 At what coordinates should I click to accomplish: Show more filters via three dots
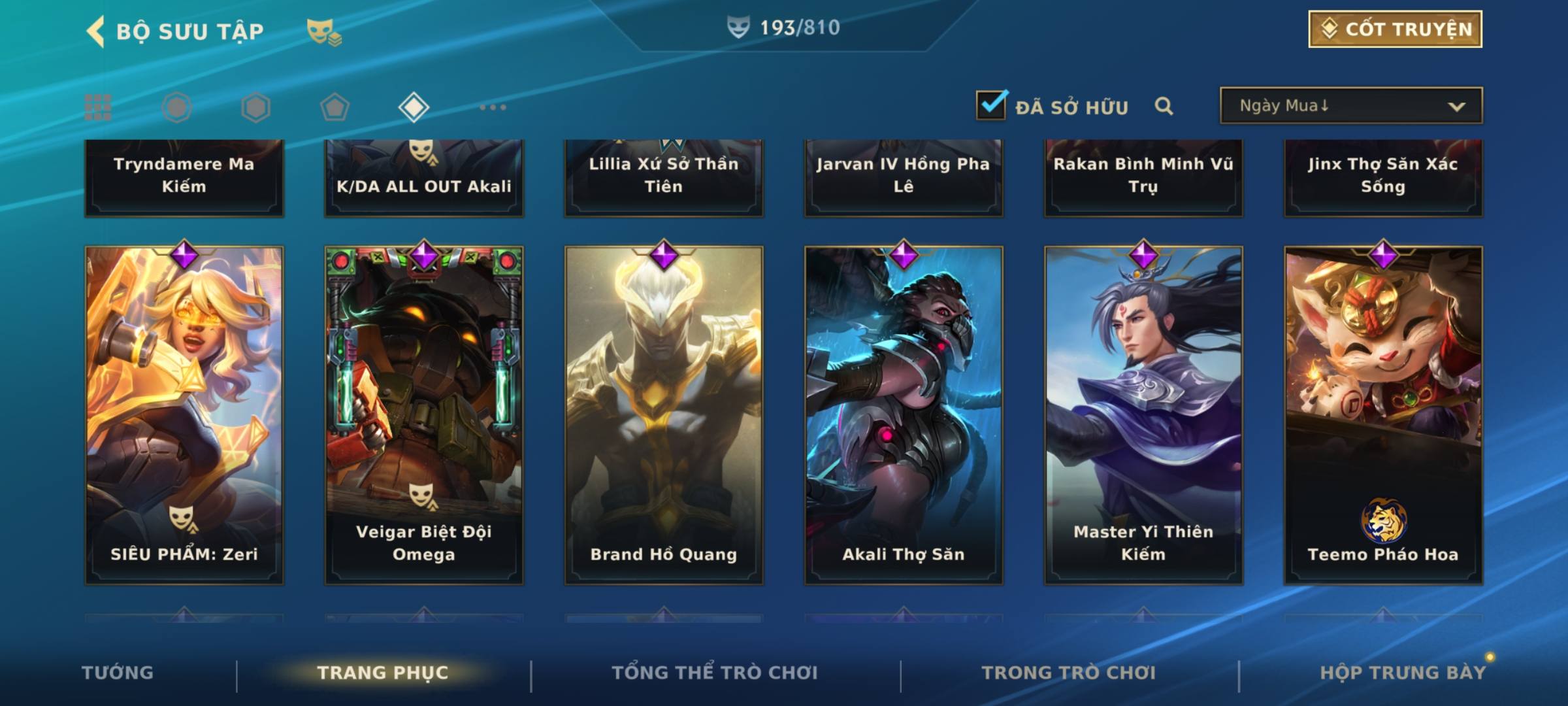point(493,107)
